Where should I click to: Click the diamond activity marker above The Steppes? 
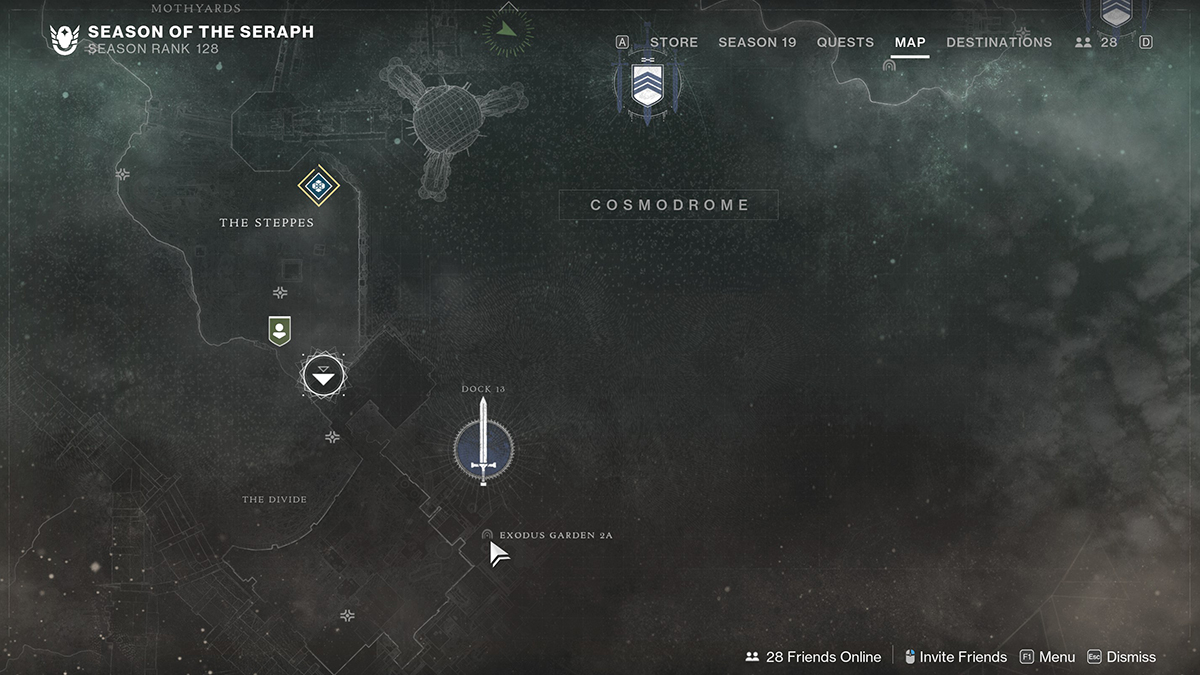click(318, 185)
